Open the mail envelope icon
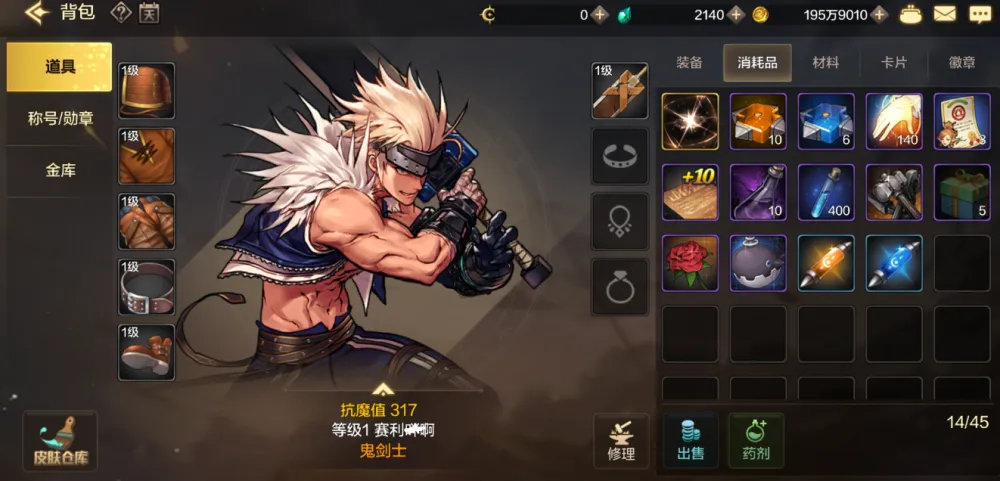The height and width of the screenshot is (481, 1000). point(944,14)
